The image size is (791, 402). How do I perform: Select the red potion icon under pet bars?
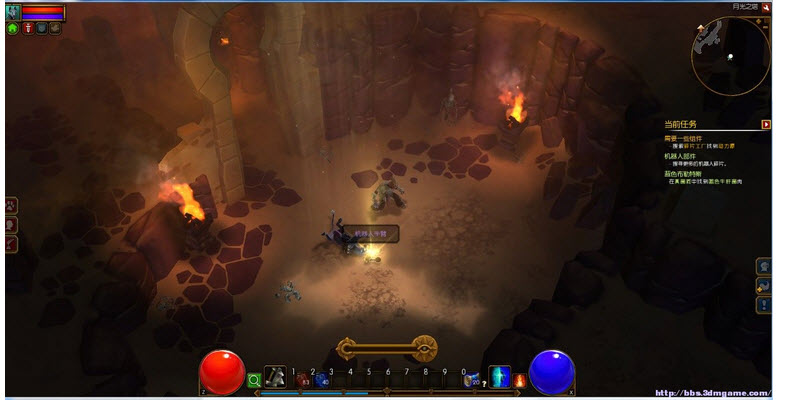(28, 29)
